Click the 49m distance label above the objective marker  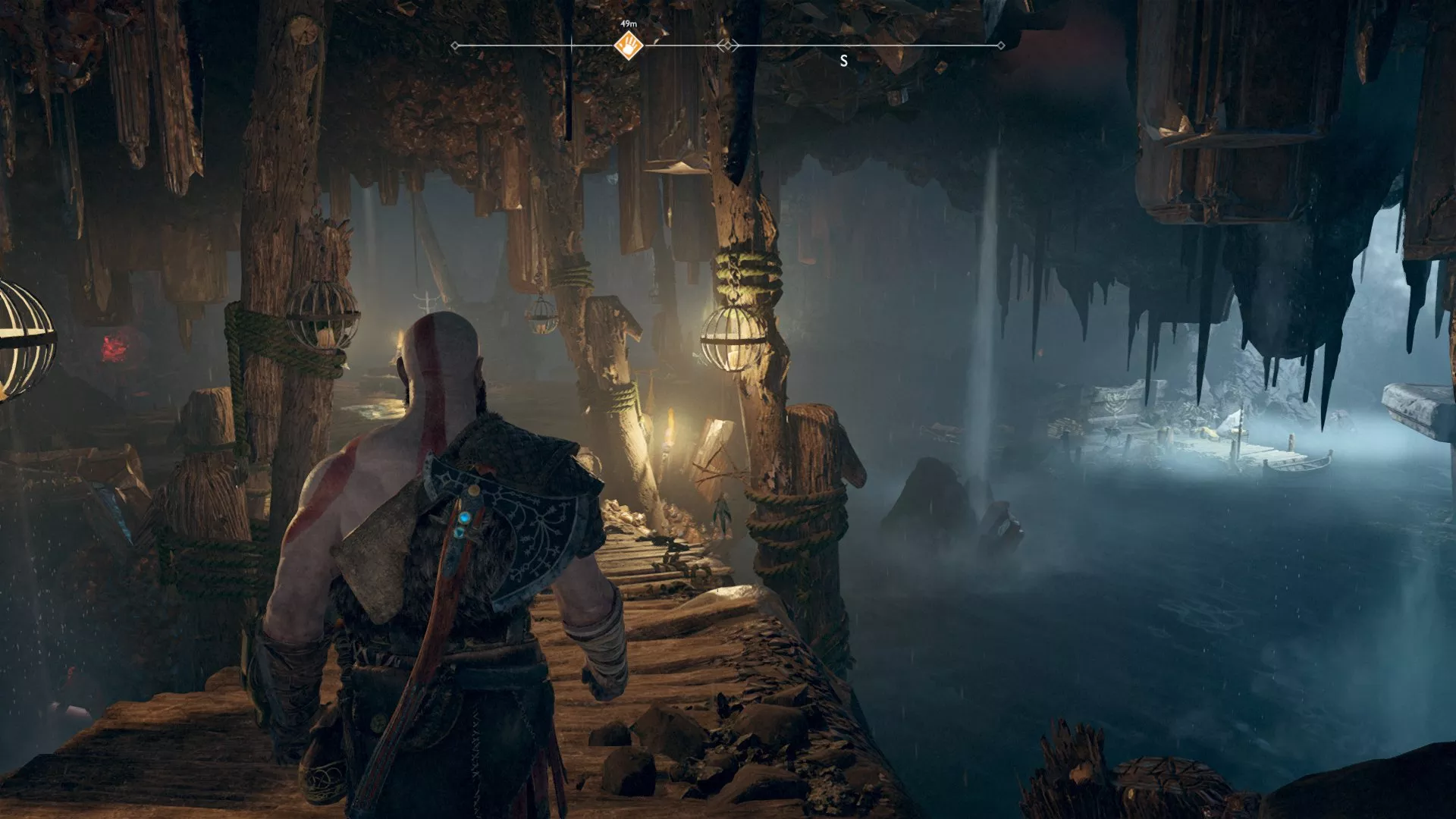coord(629,24)
